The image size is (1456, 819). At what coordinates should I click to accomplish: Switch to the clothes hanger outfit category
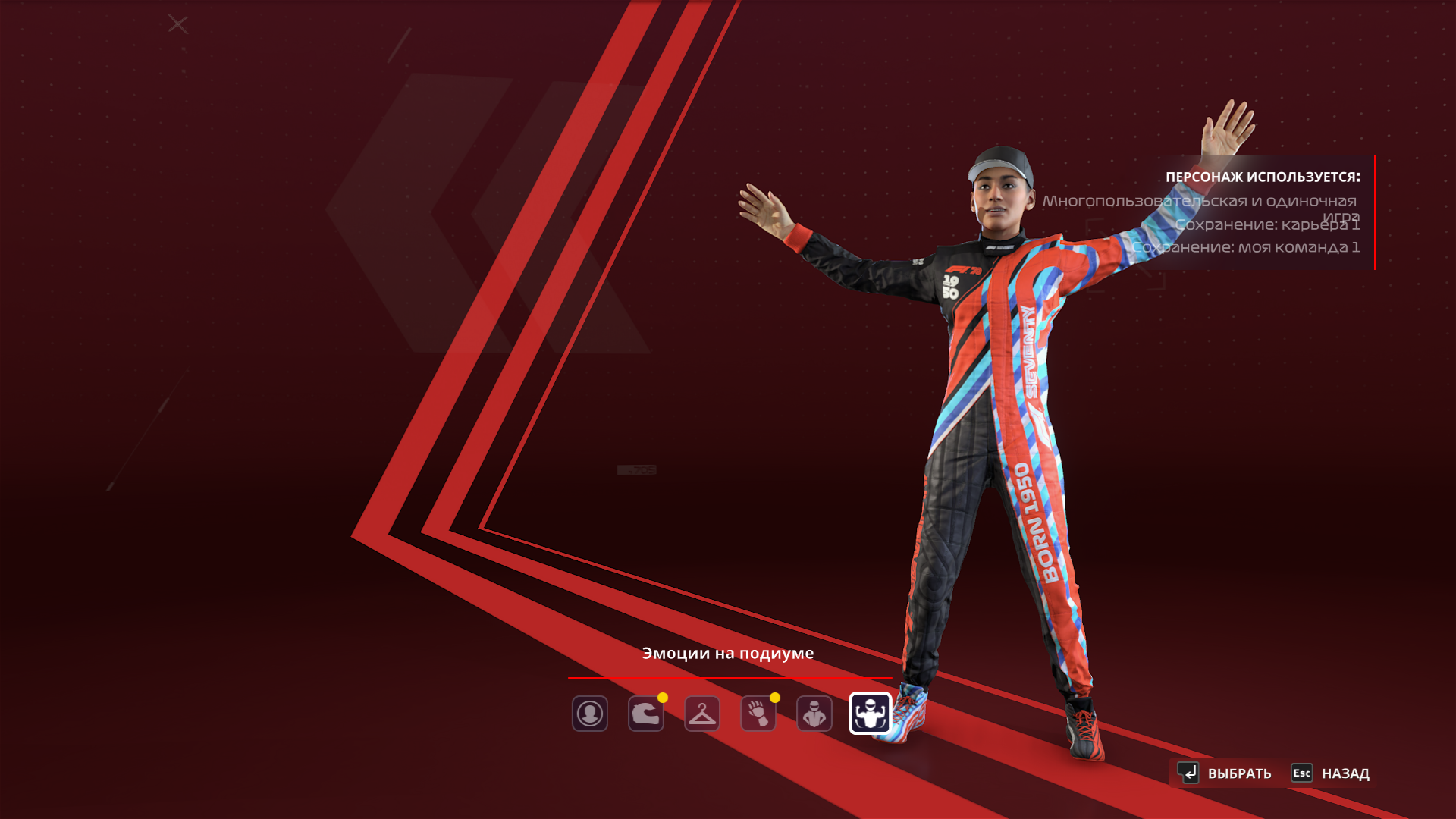[x=701, y=714]
